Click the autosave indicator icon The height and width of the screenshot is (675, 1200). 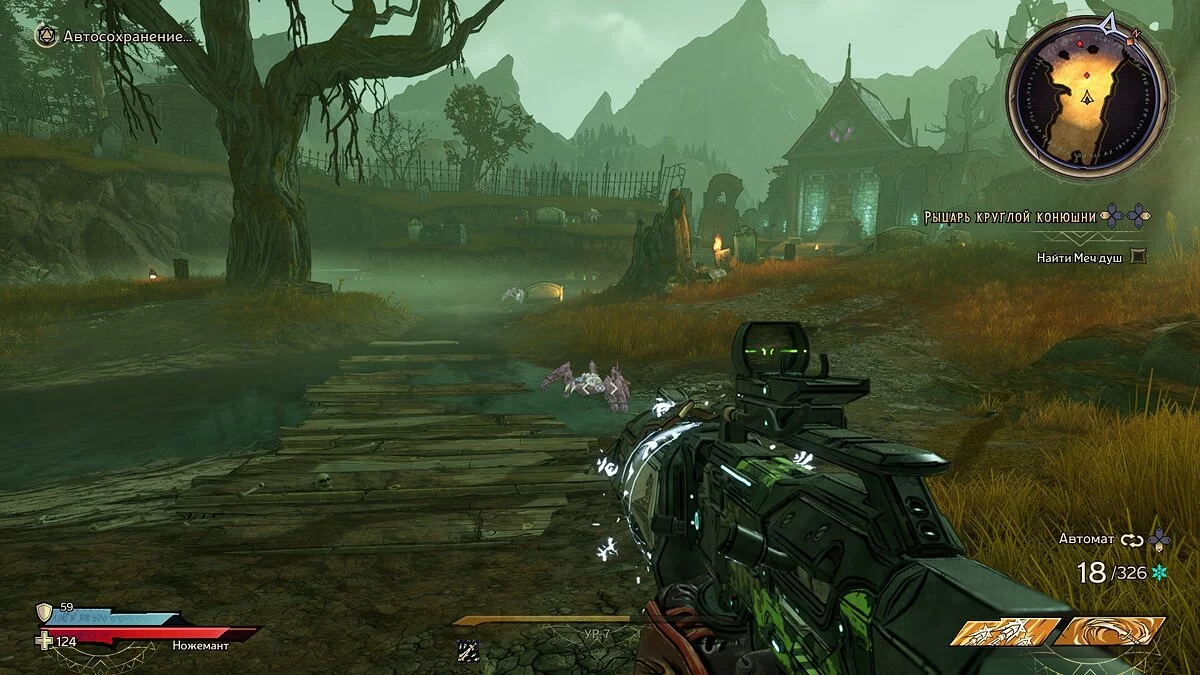click(46, 37)
